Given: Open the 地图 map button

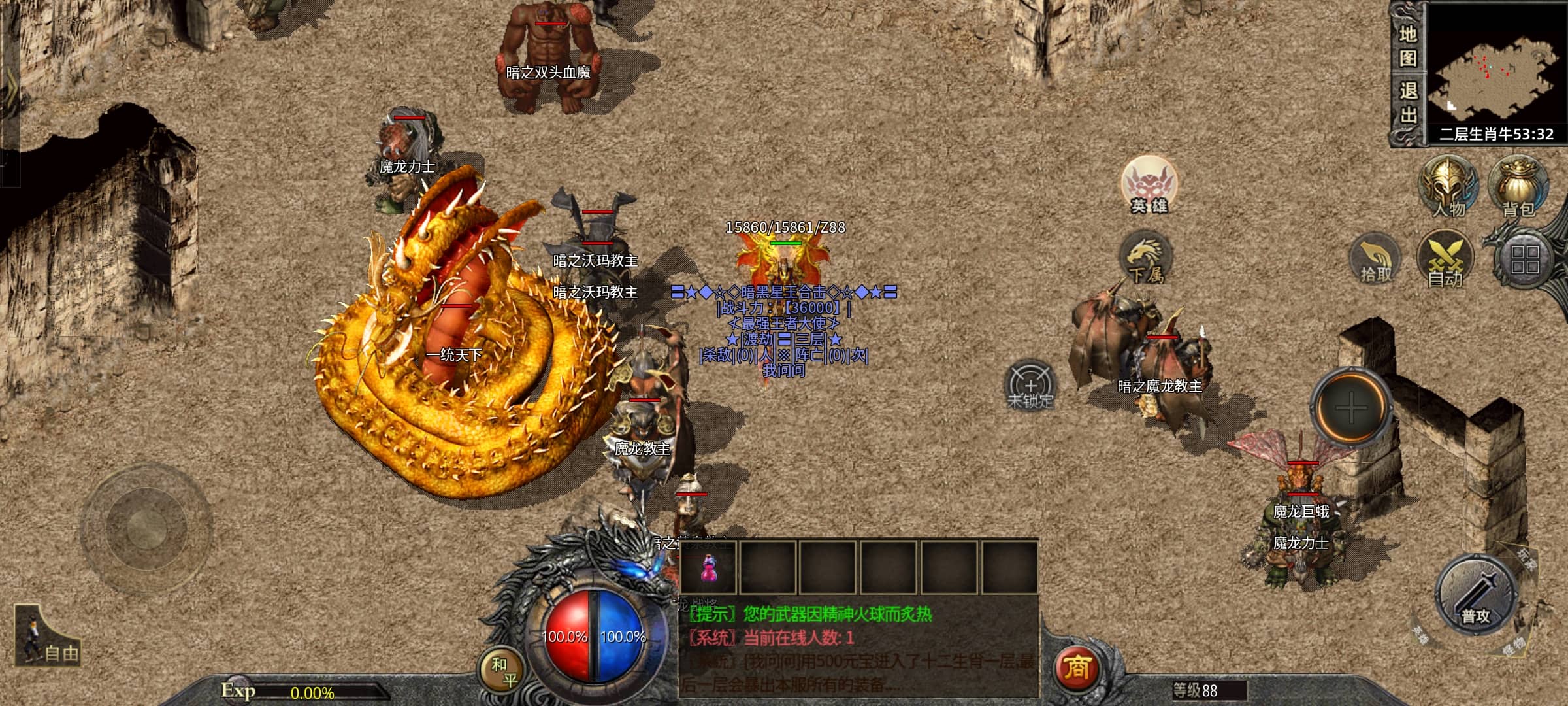Looking at the screenshot, I should [1407, 46].
